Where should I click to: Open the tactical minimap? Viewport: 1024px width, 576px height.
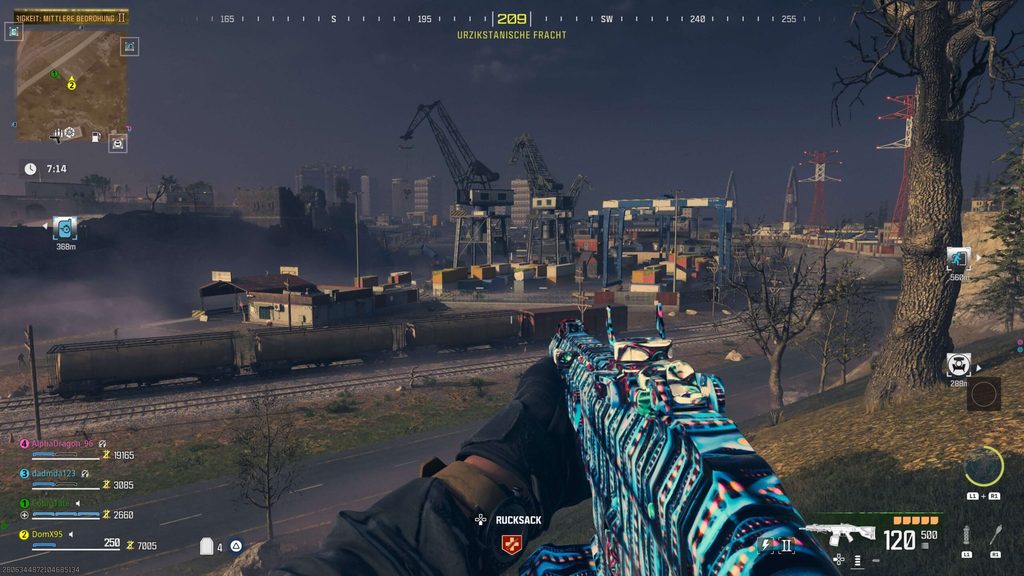click(70, 86)
